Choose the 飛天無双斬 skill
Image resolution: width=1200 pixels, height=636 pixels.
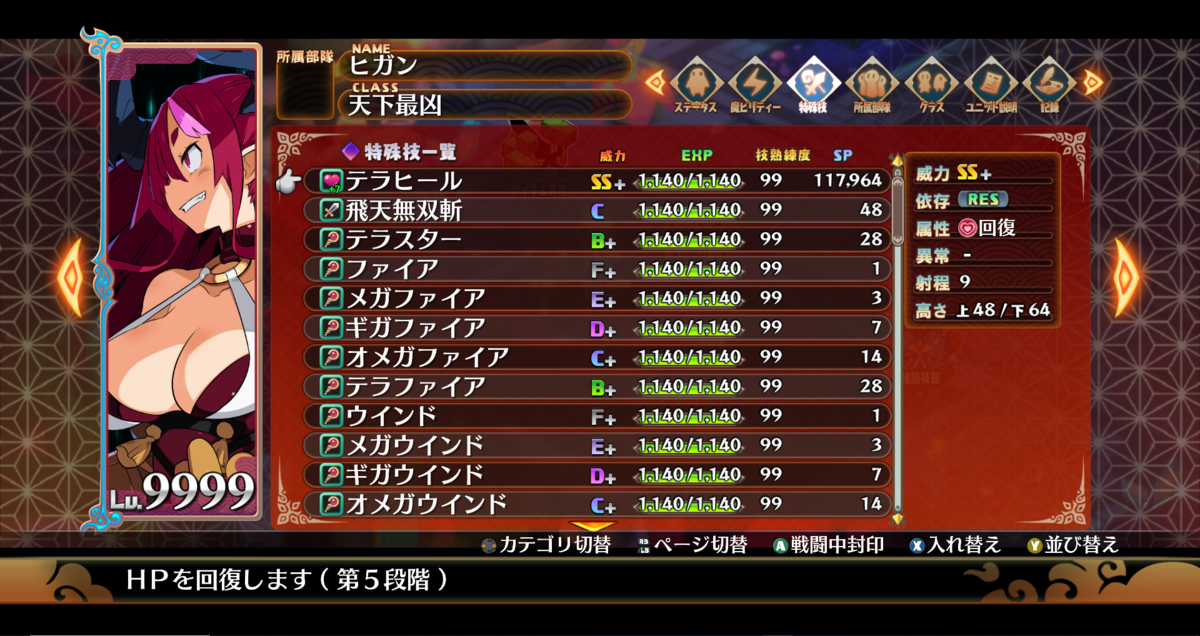pos(600,210)
